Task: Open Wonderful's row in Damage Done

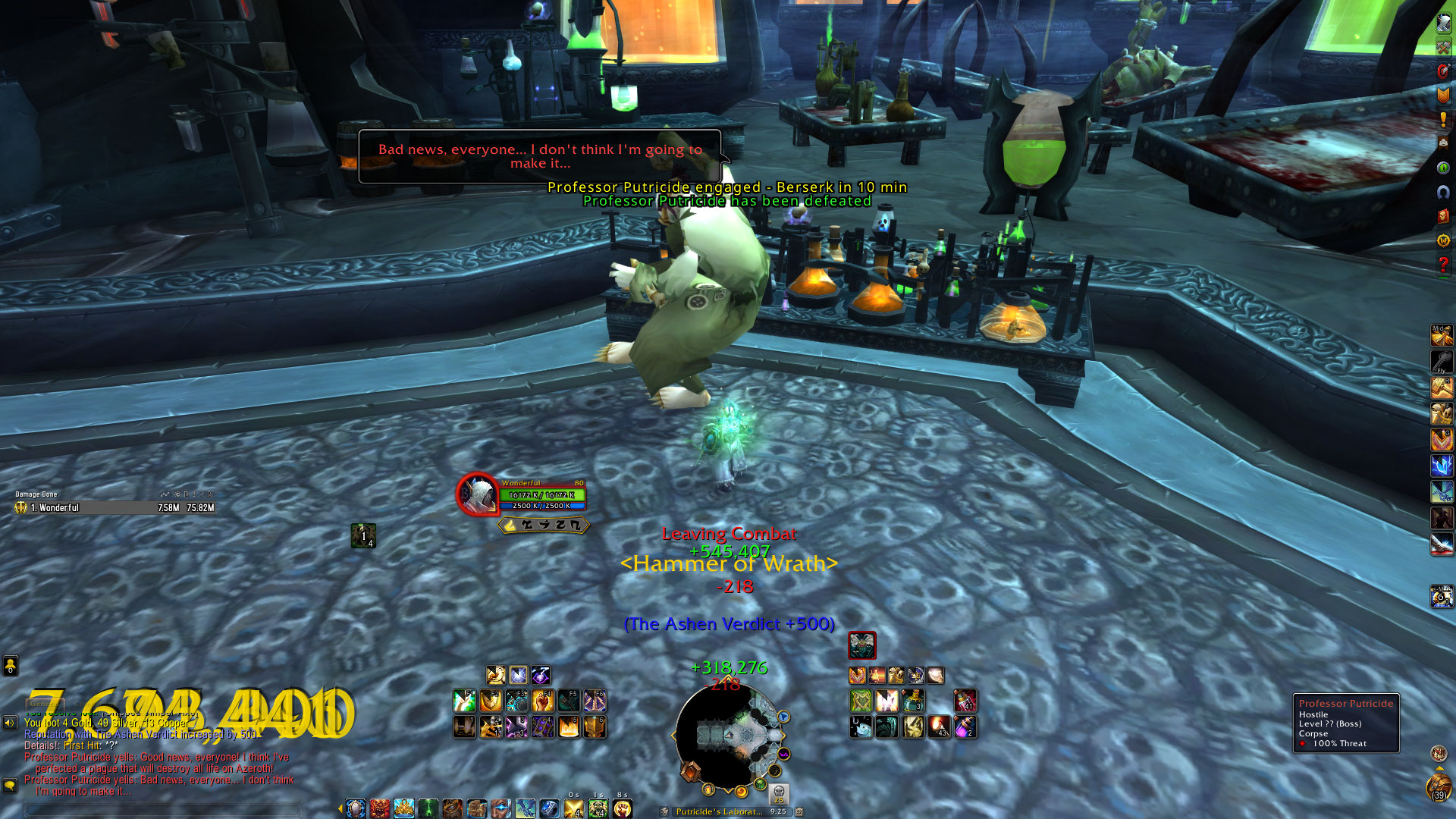Action: coord(115,508)
